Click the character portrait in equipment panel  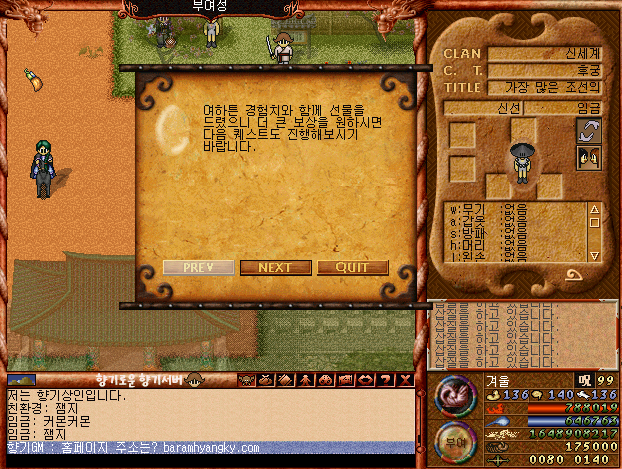(521, 162)
